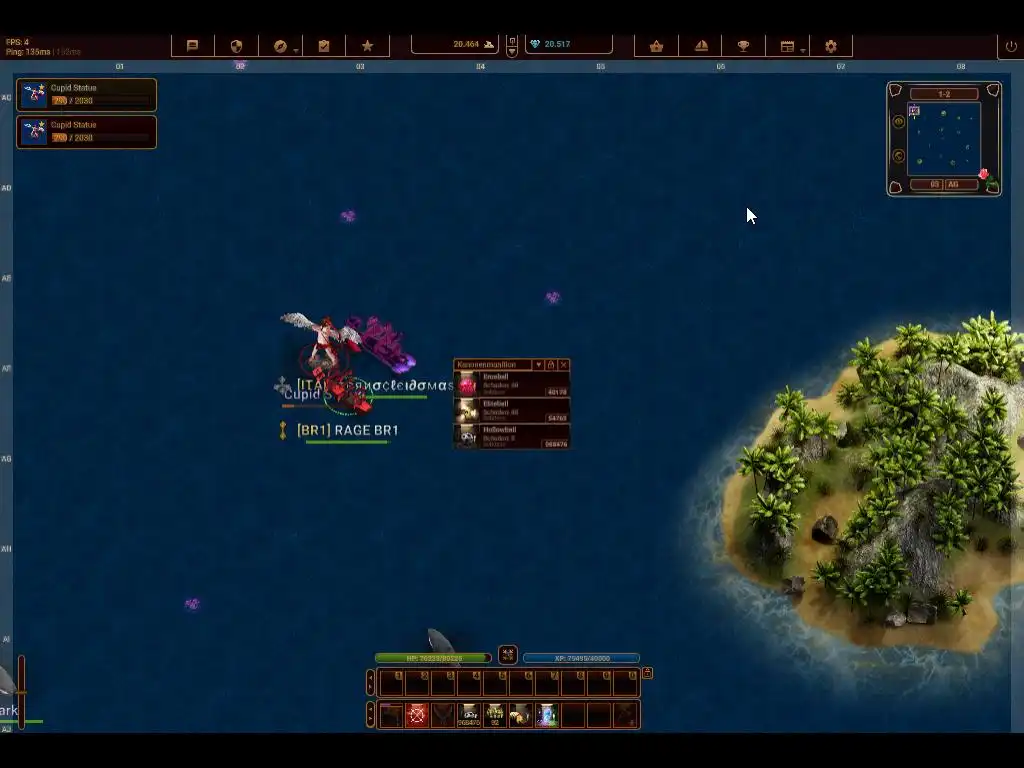Open the sailing ship icon menu

(x=701, y=46)
